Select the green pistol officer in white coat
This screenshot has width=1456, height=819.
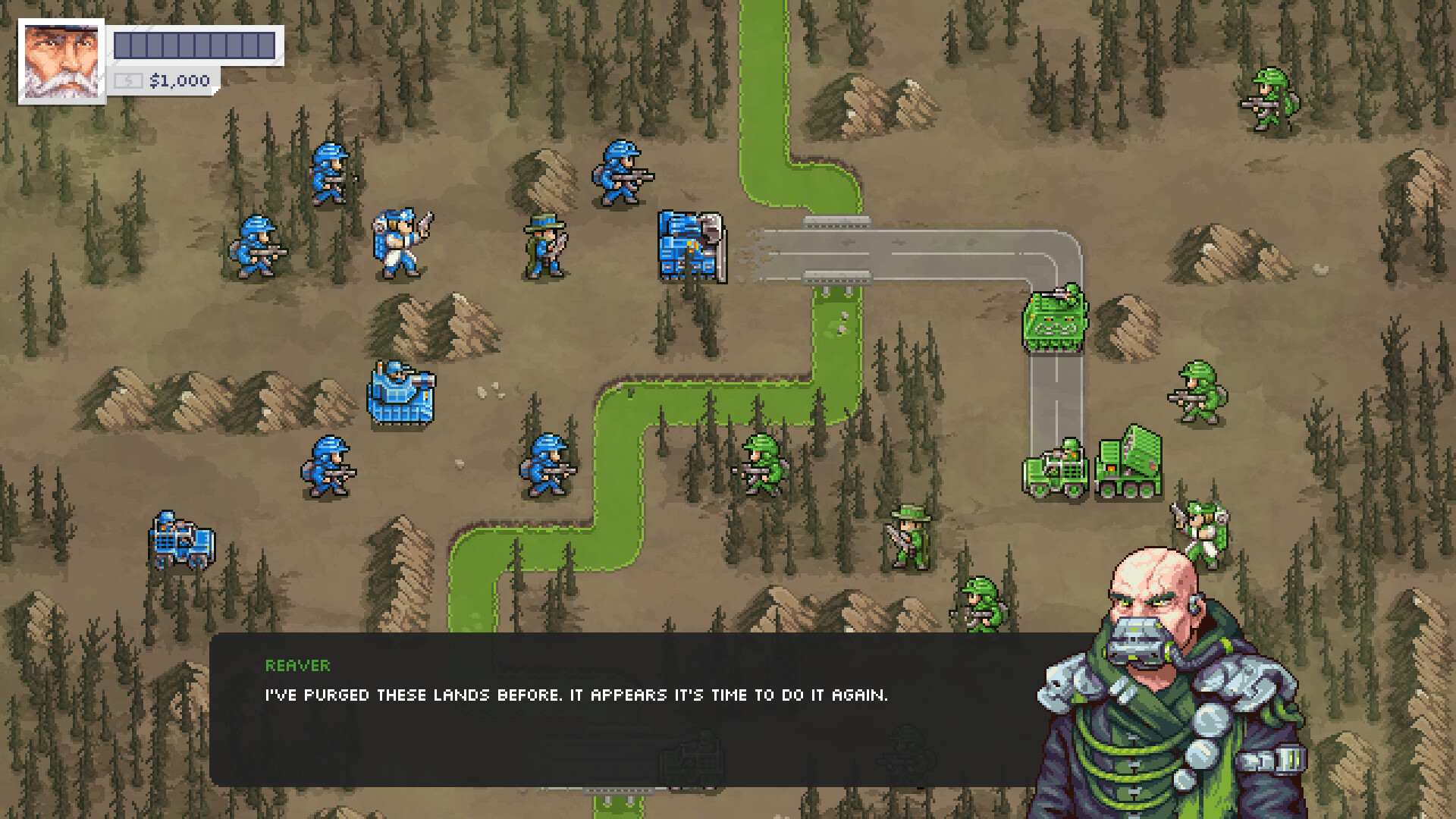[x=1206, y=531]
